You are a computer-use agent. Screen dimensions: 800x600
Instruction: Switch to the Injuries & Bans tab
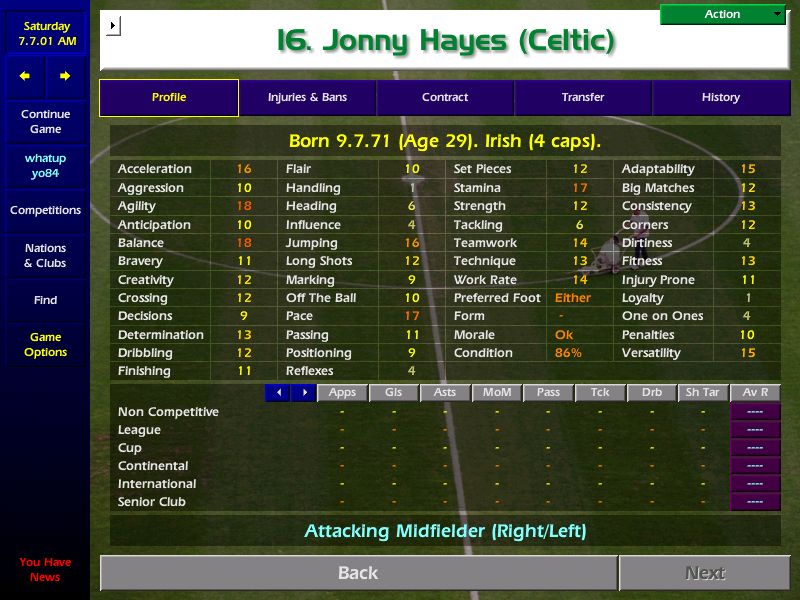click(x=307, y=98)
